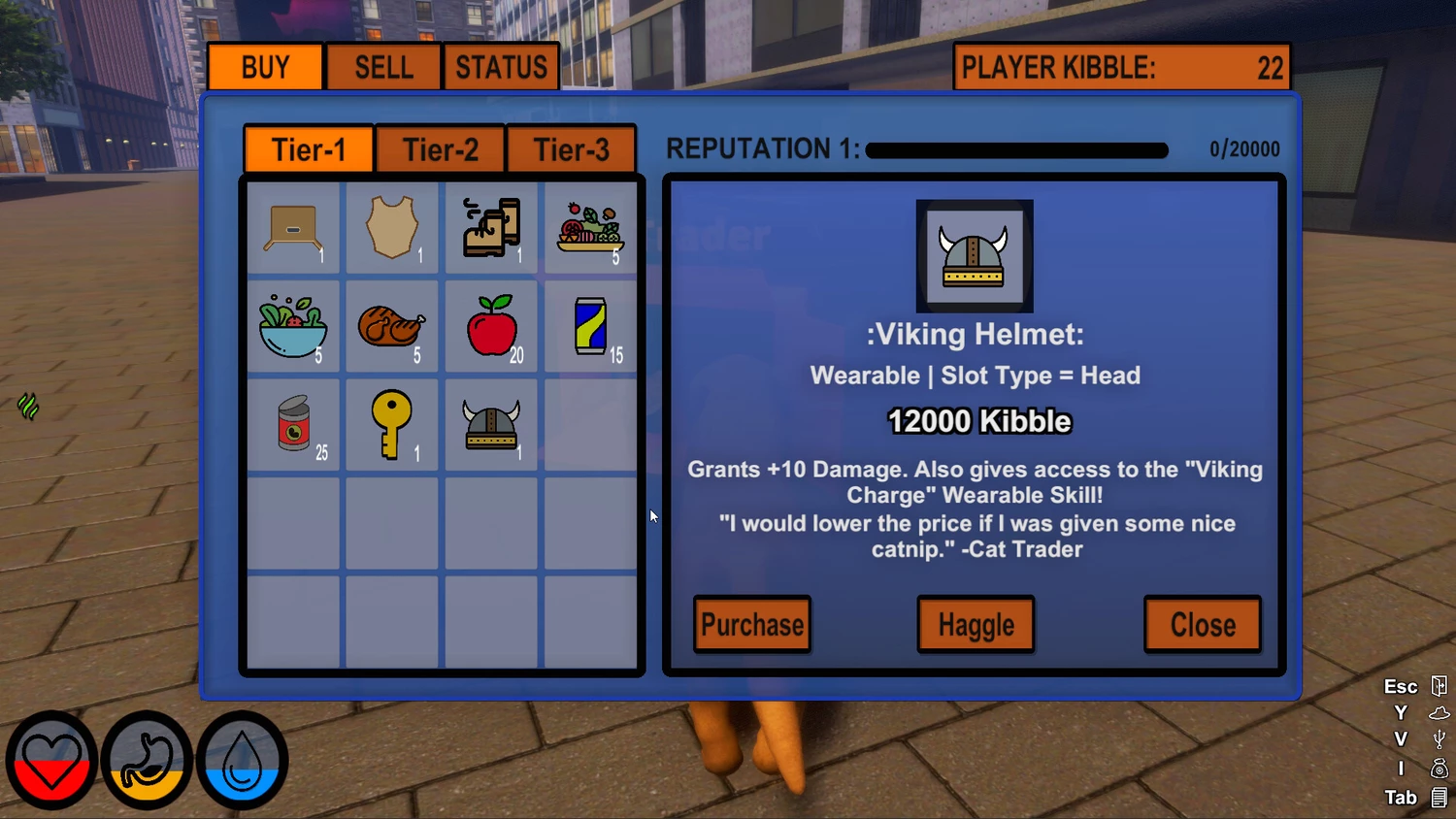Select the BUY tab
The width and height of the screenshot is (1456, 819).
(265, 67)
